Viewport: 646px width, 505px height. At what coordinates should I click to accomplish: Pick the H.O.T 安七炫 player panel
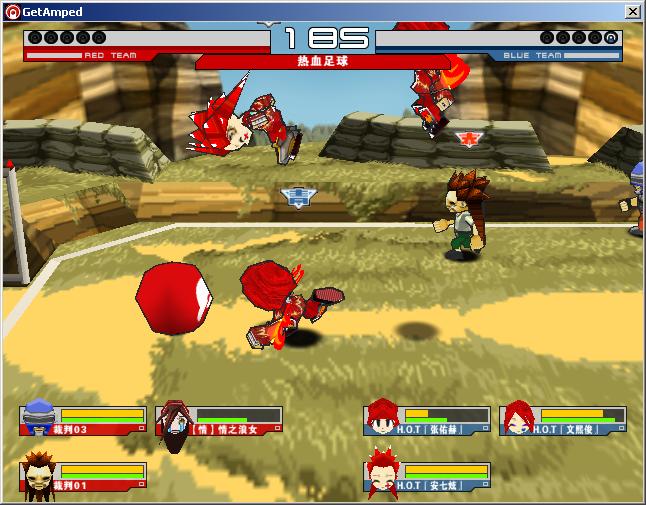point(427,476)
